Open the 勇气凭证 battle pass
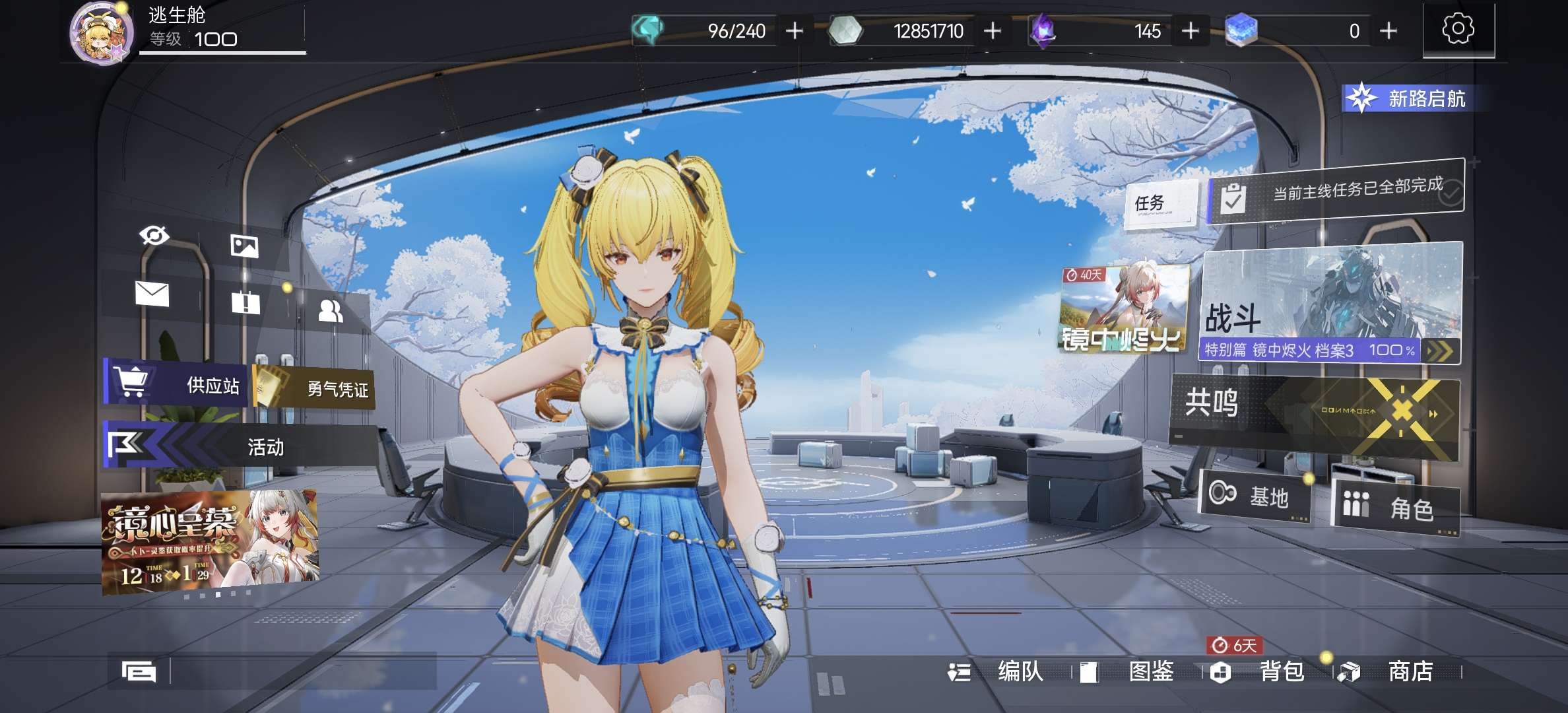This screenshot has width=1568, height=713. point(315,388)
